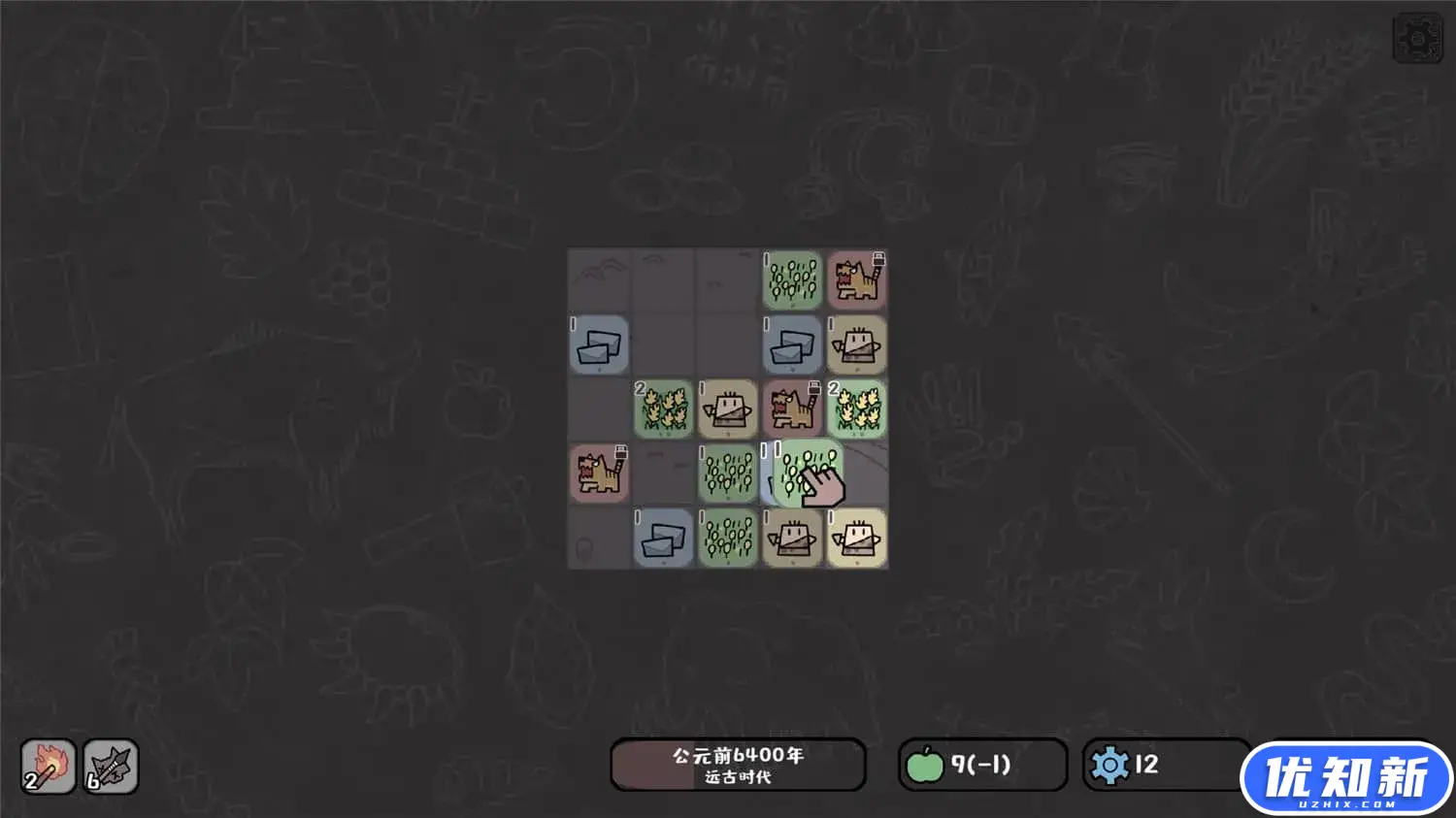Click the empty grid cell in the top-left of the board

coord(599,279)
